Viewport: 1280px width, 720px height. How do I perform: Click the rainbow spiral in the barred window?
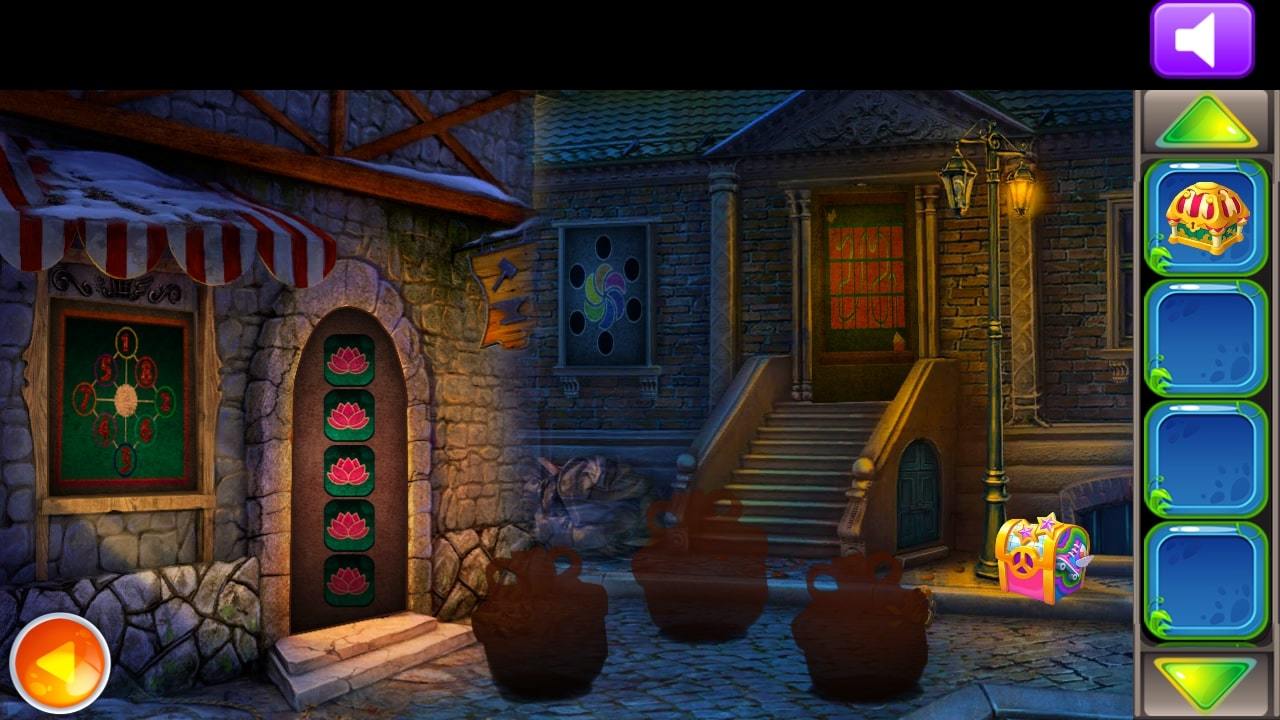click(x=603, y=295)
